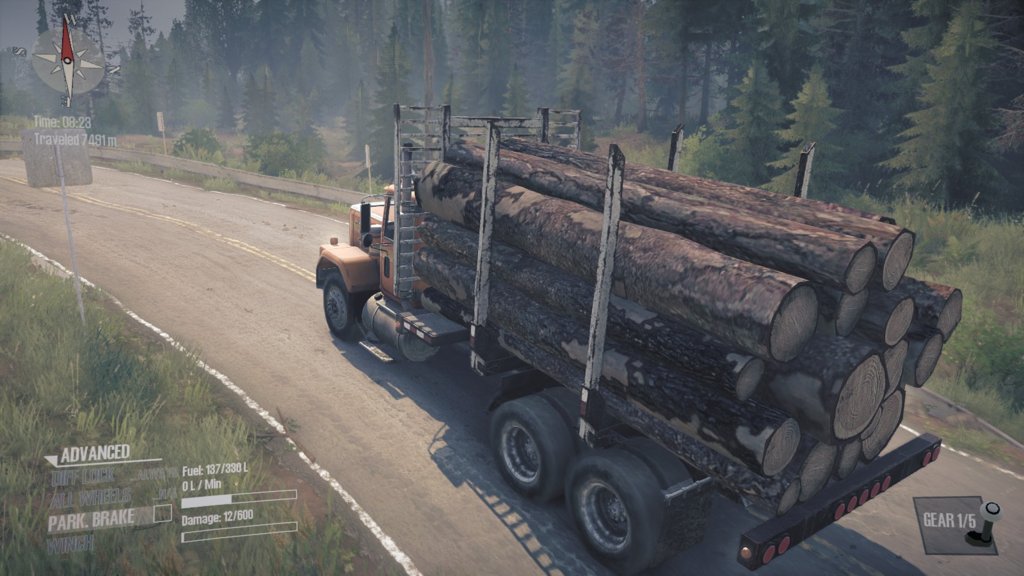Click the gear shifter knob
Viewport: 1024px width, 576px height.
click(991, 514)
